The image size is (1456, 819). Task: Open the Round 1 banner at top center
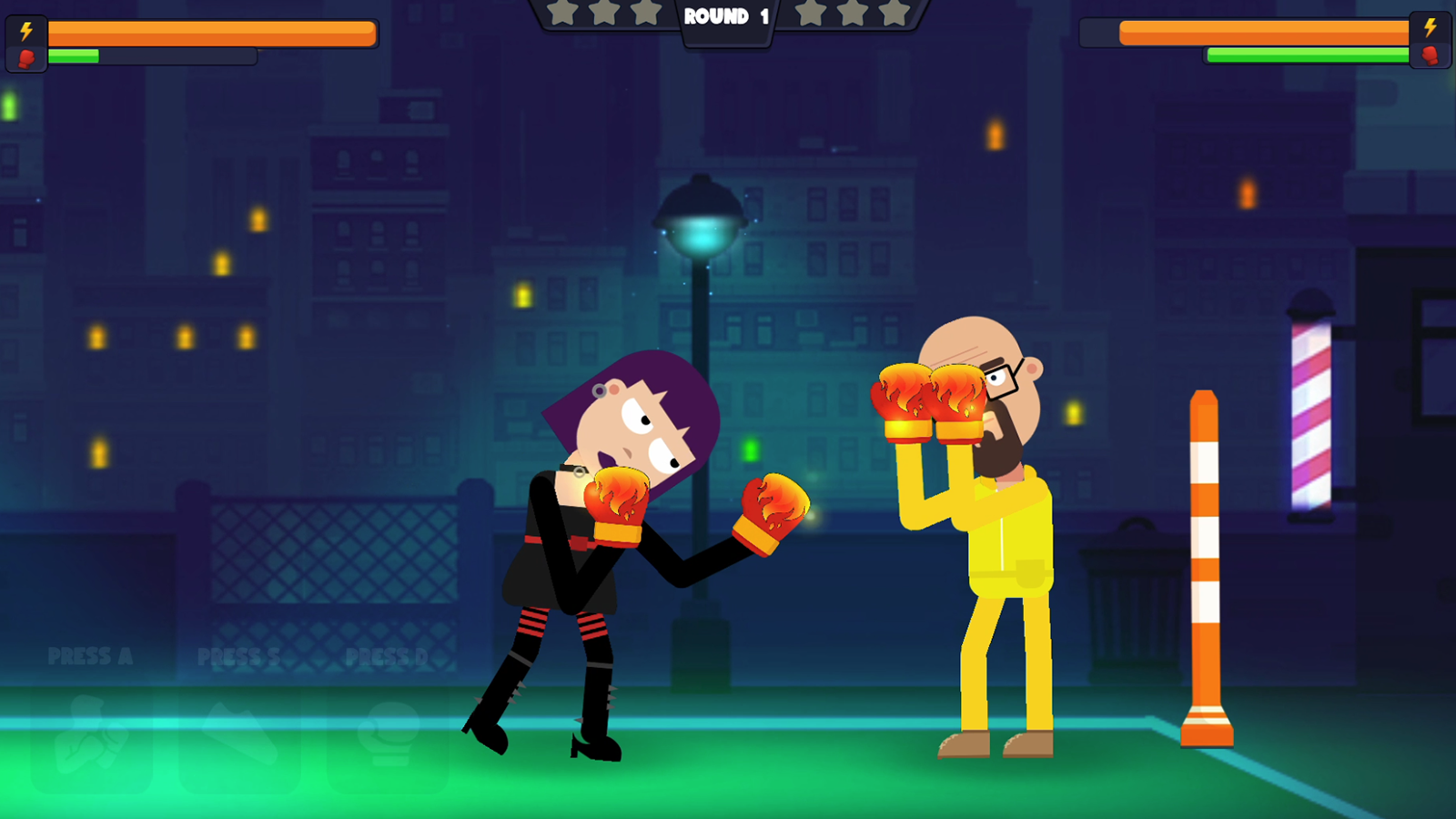pos(725,16)
